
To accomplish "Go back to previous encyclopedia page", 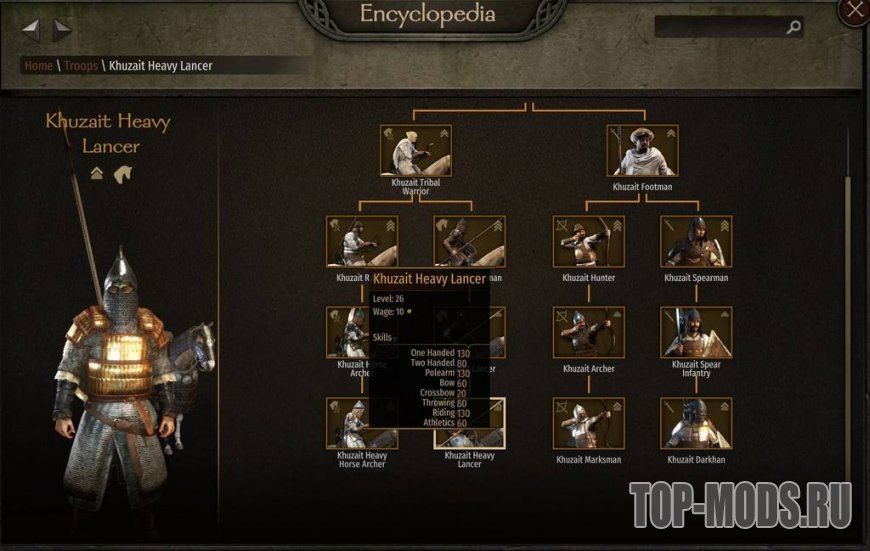I will click(31, 30).
